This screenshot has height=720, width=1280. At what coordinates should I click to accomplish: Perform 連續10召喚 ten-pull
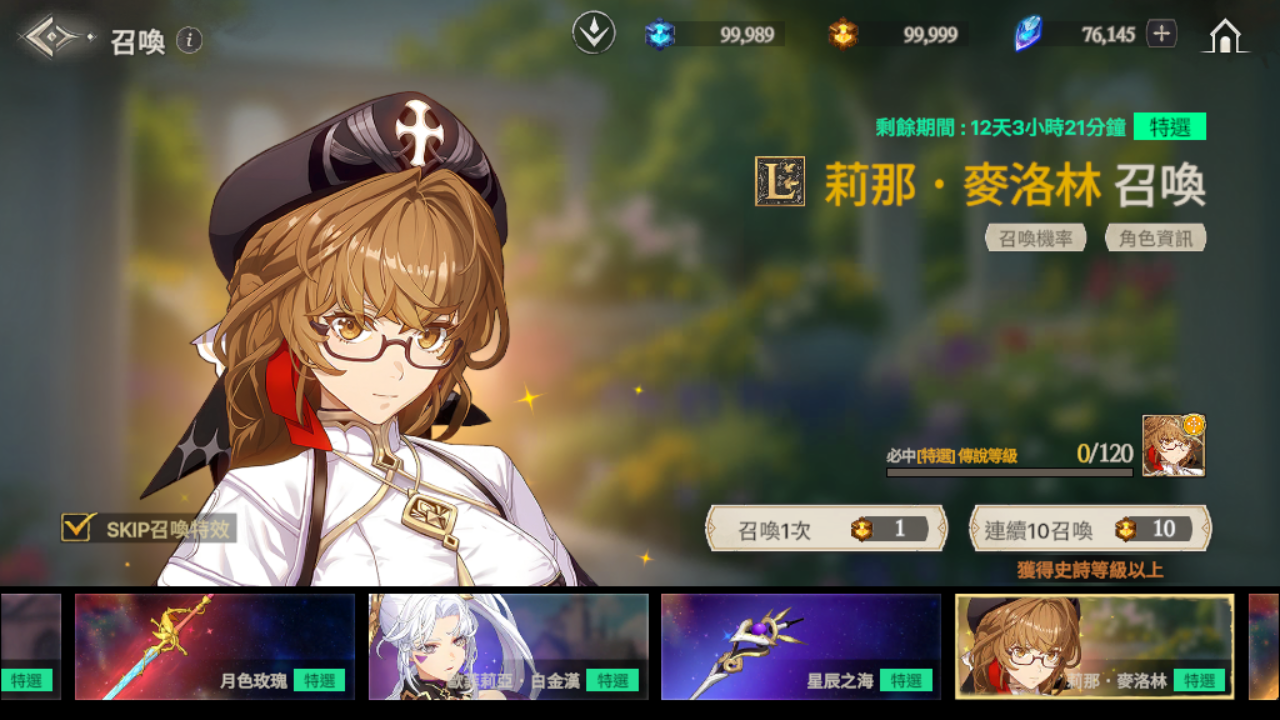[1090, 529]
